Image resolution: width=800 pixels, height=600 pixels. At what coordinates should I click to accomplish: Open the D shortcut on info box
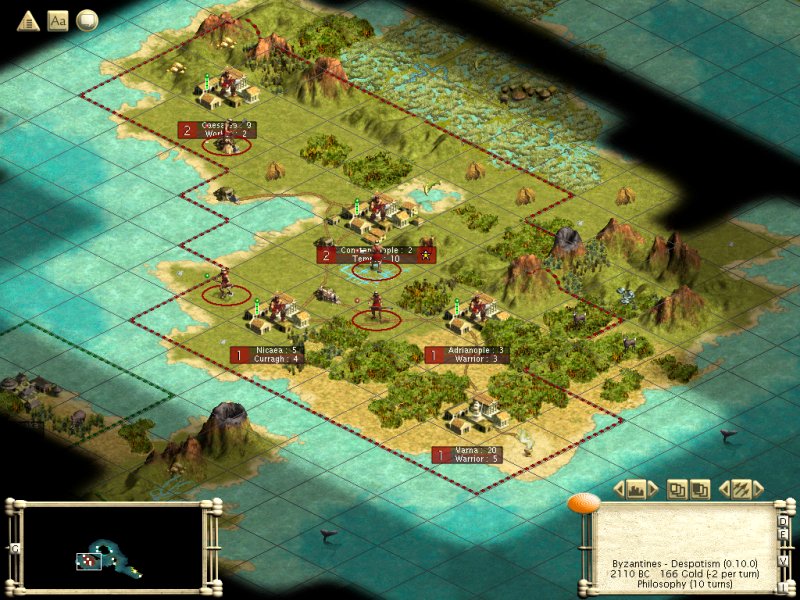tap(783, 520)
